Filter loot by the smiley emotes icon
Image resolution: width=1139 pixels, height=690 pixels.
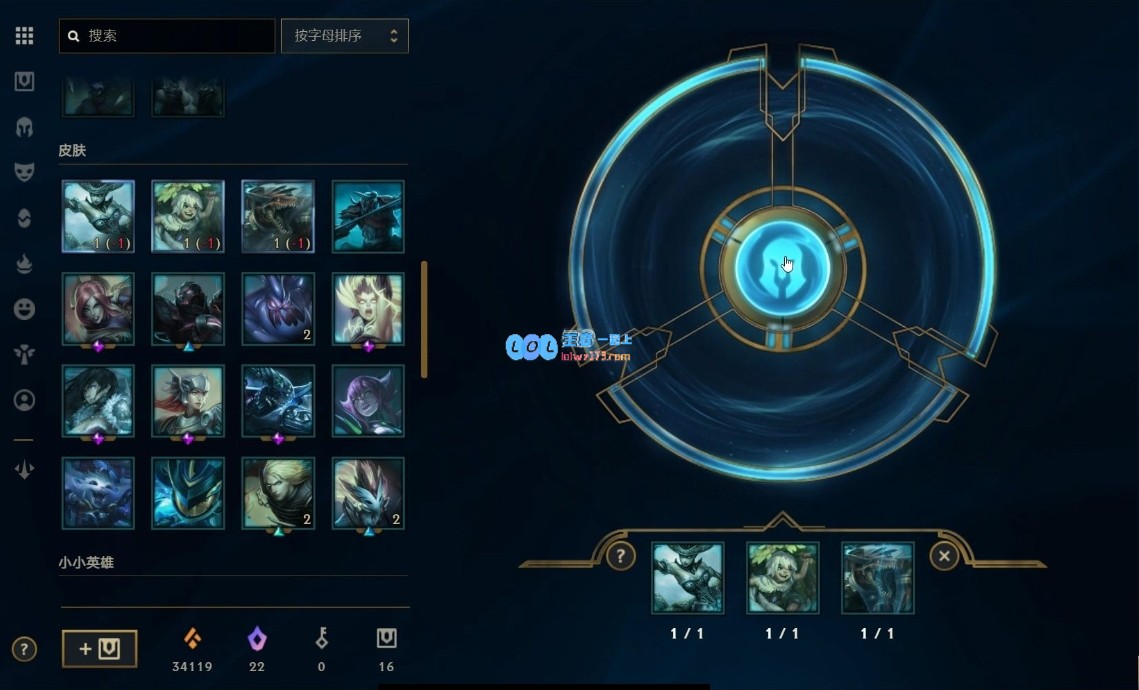tap(25, 309)
